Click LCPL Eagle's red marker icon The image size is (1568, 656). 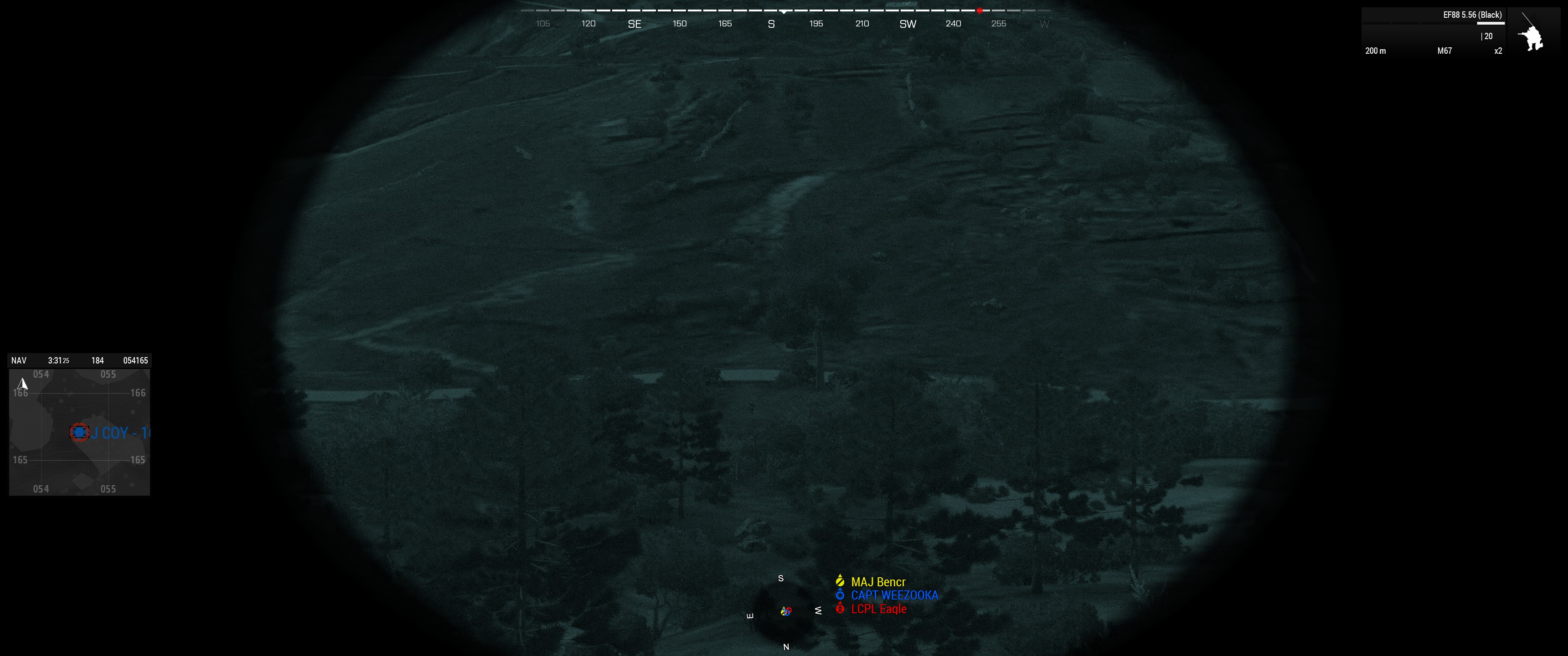point(840,609)
